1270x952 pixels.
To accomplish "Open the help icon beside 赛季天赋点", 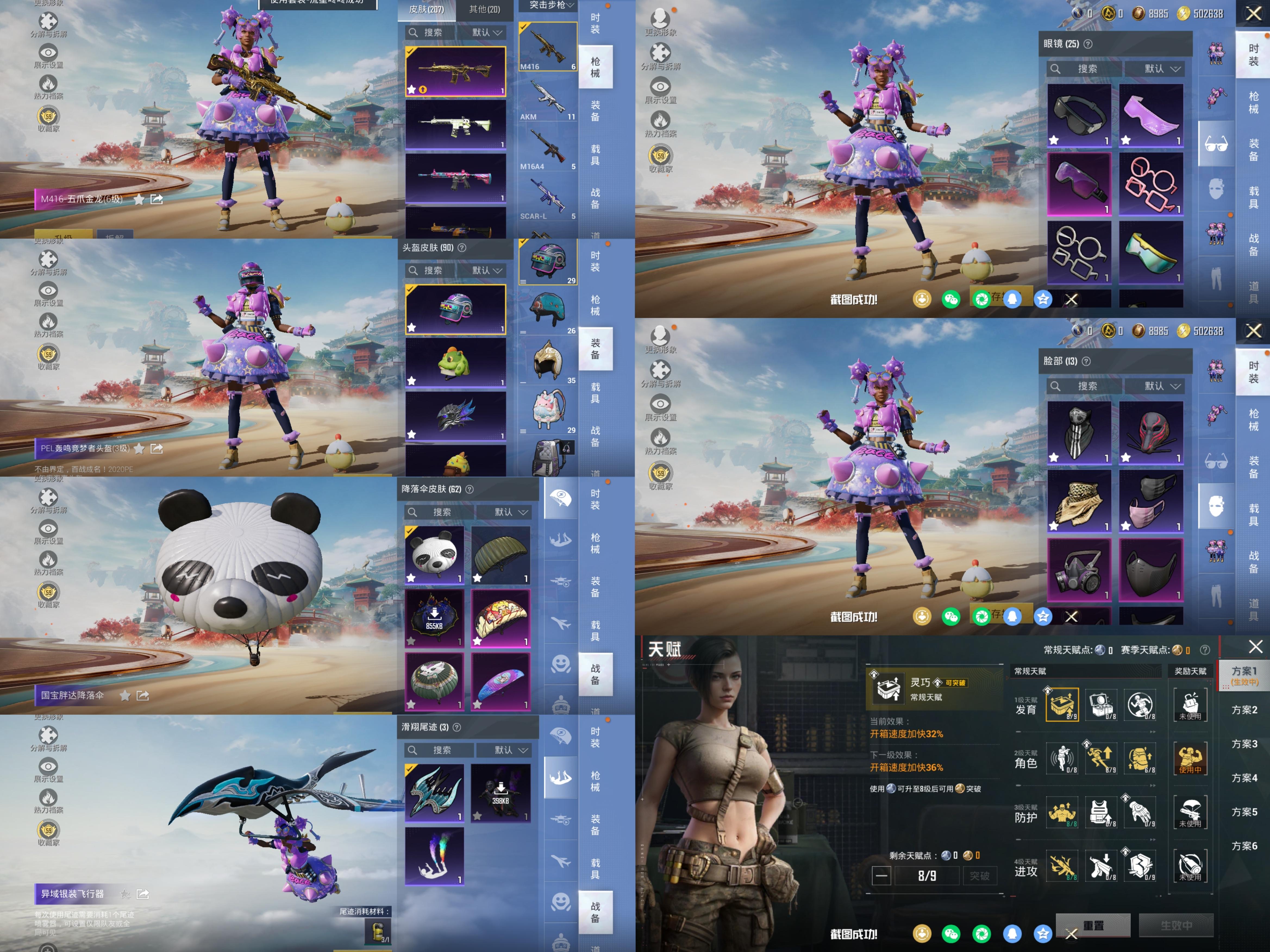I will tap(1205, 650).
